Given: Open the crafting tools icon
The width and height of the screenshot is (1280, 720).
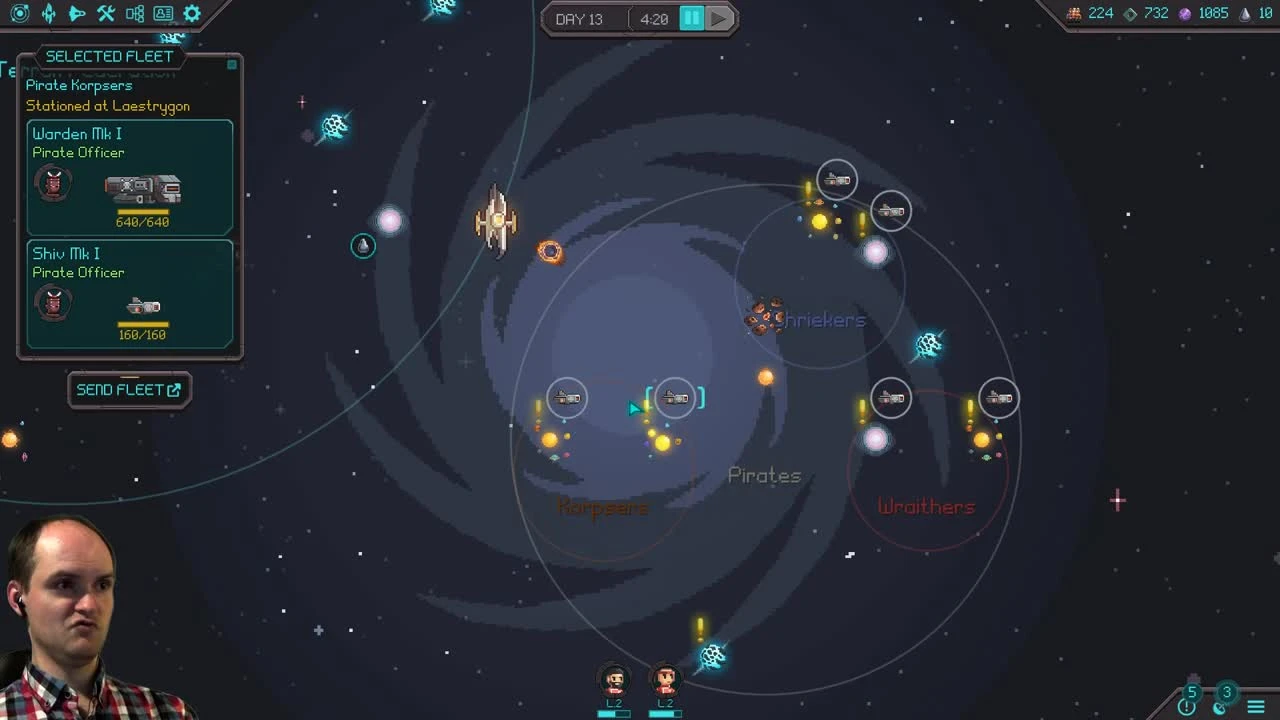Looking at the screenshot, I should (x=104, y=14).
